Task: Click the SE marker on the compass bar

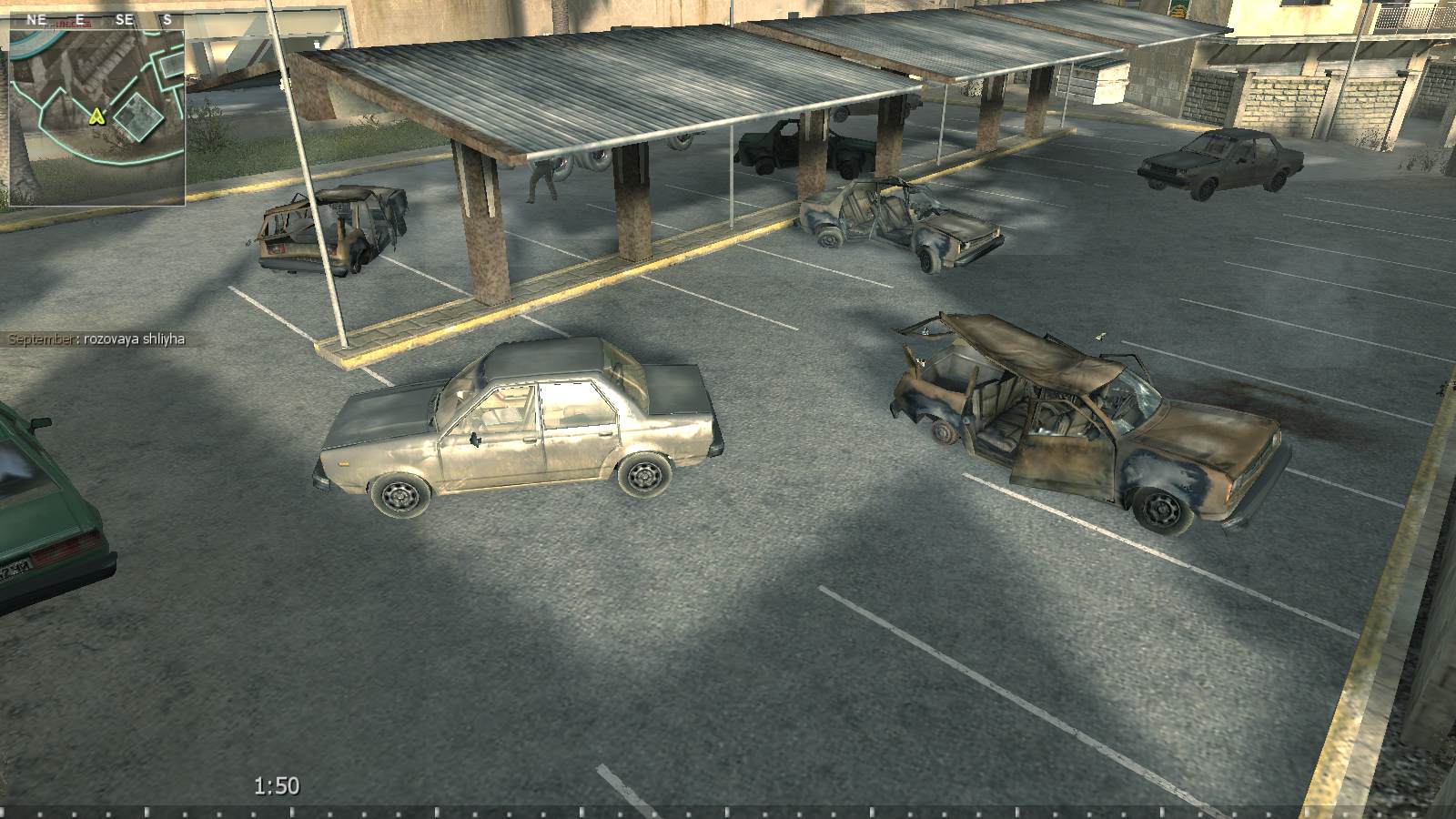Action: point(123,19)
